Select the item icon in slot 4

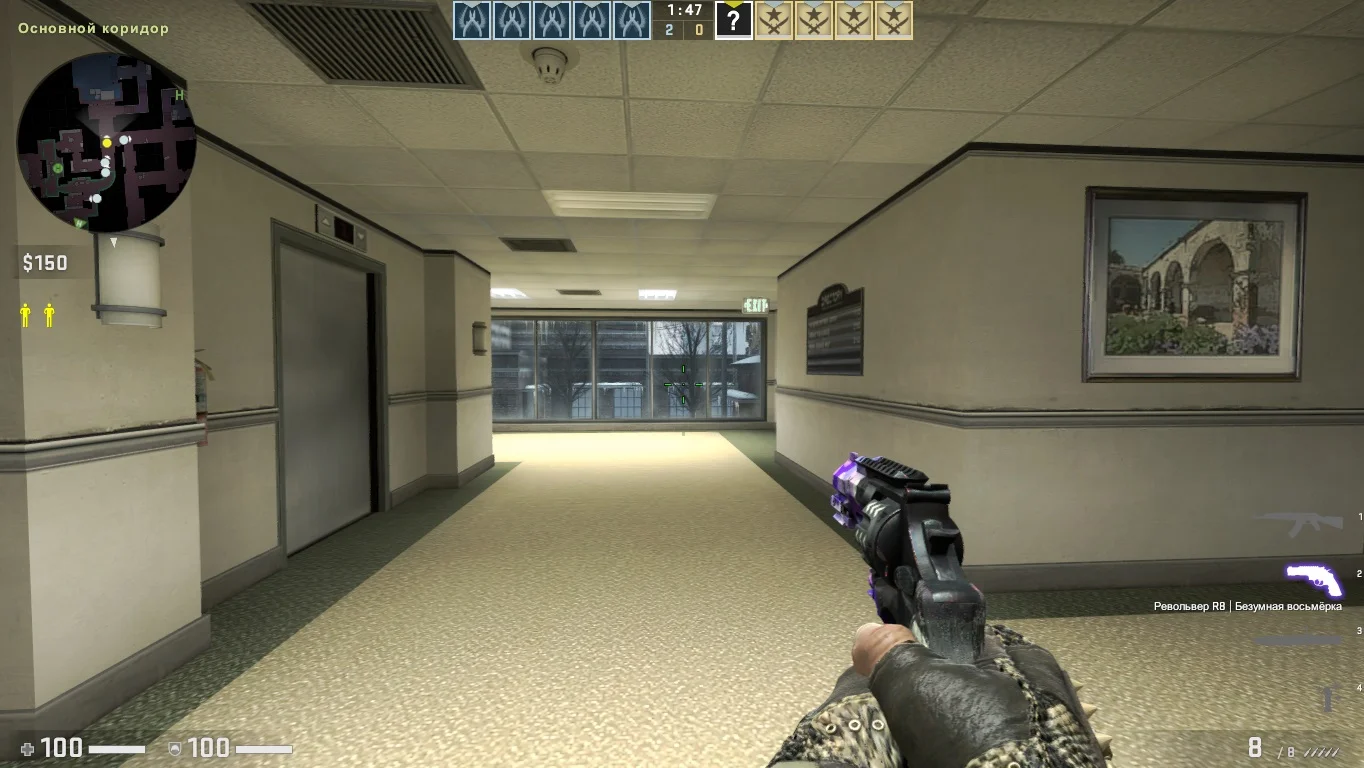point(1329,697)
